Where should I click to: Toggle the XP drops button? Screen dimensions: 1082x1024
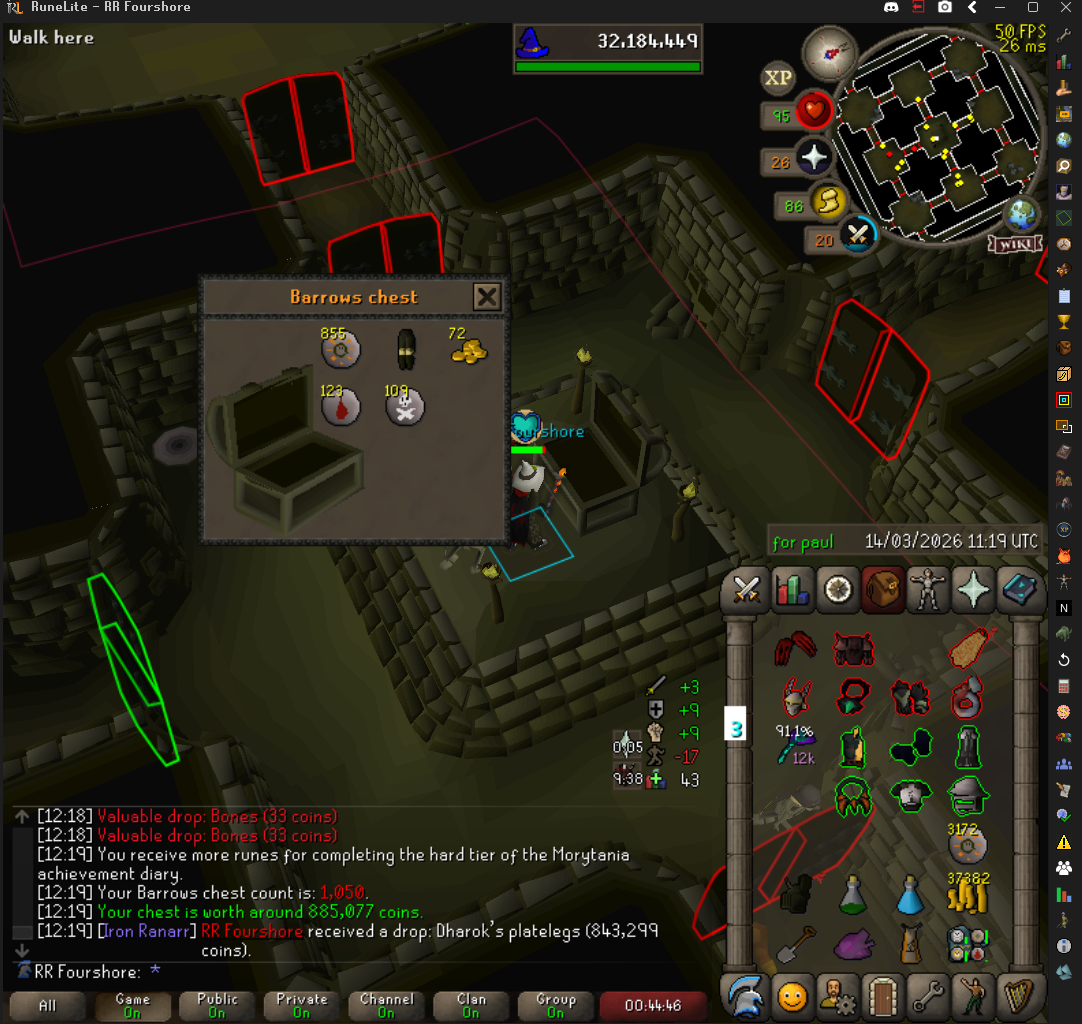click(x=778, y=78)
